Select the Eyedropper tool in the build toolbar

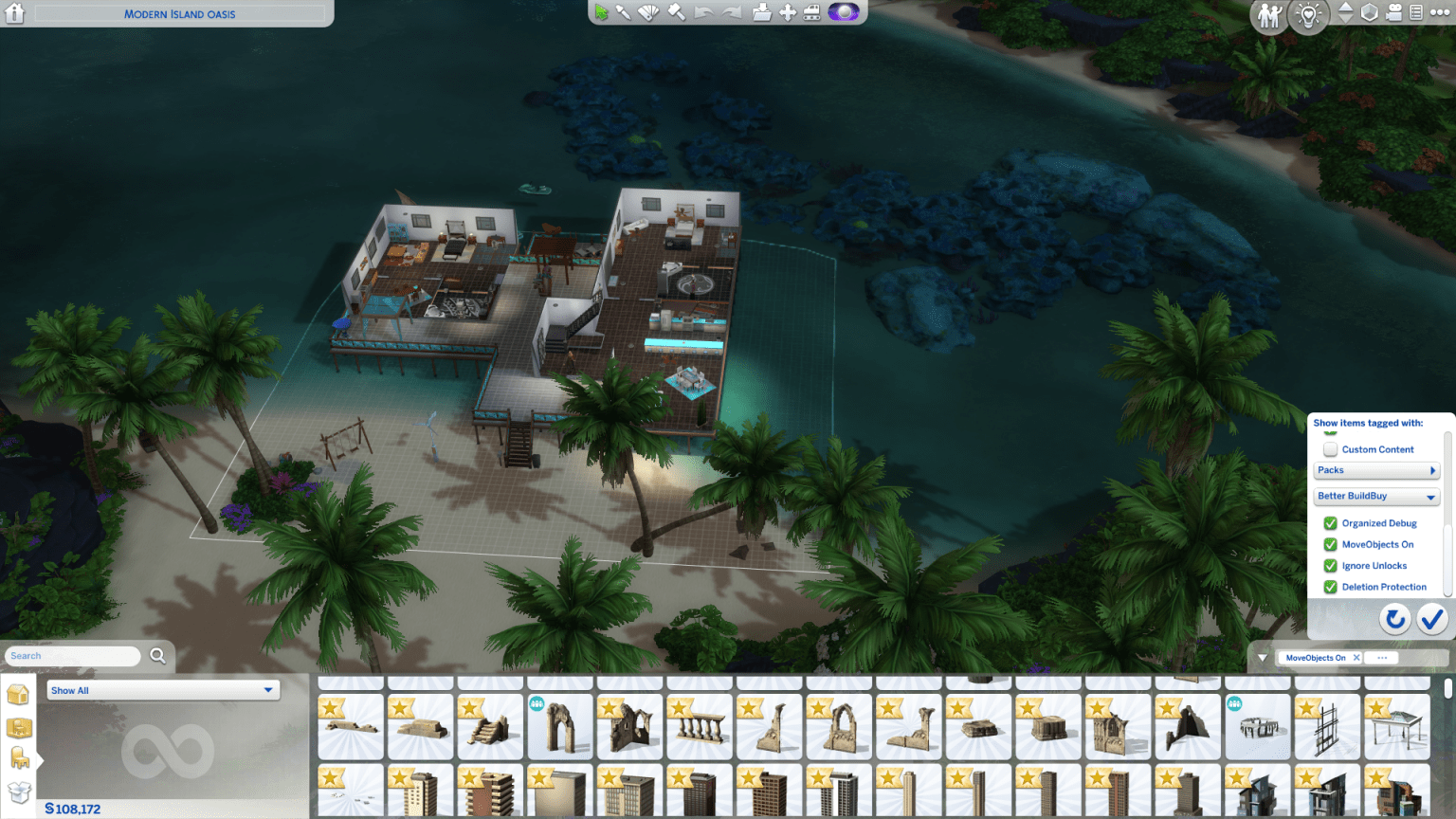623,12
